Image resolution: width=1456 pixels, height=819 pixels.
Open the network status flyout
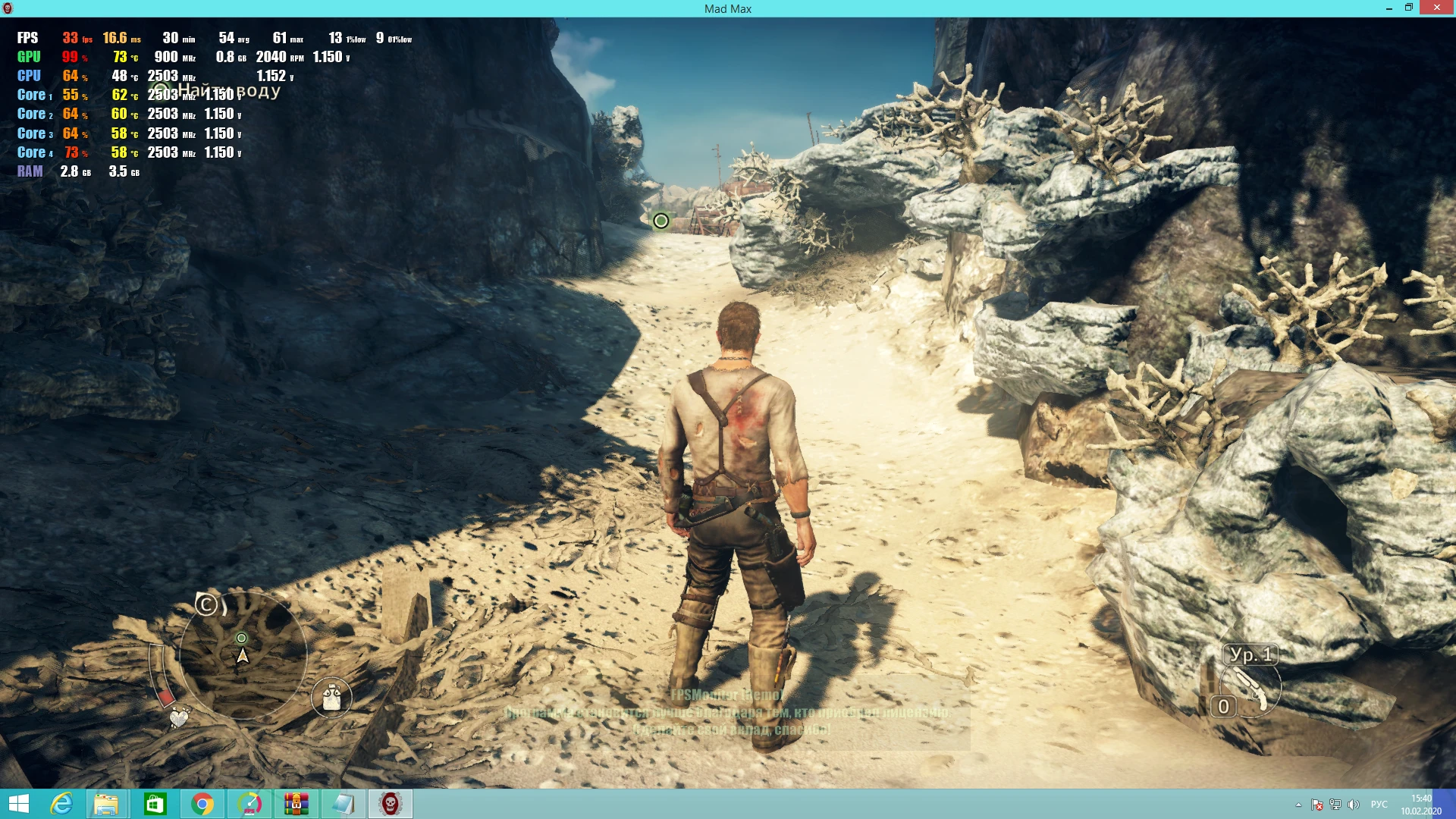[x=1335, y=805]
